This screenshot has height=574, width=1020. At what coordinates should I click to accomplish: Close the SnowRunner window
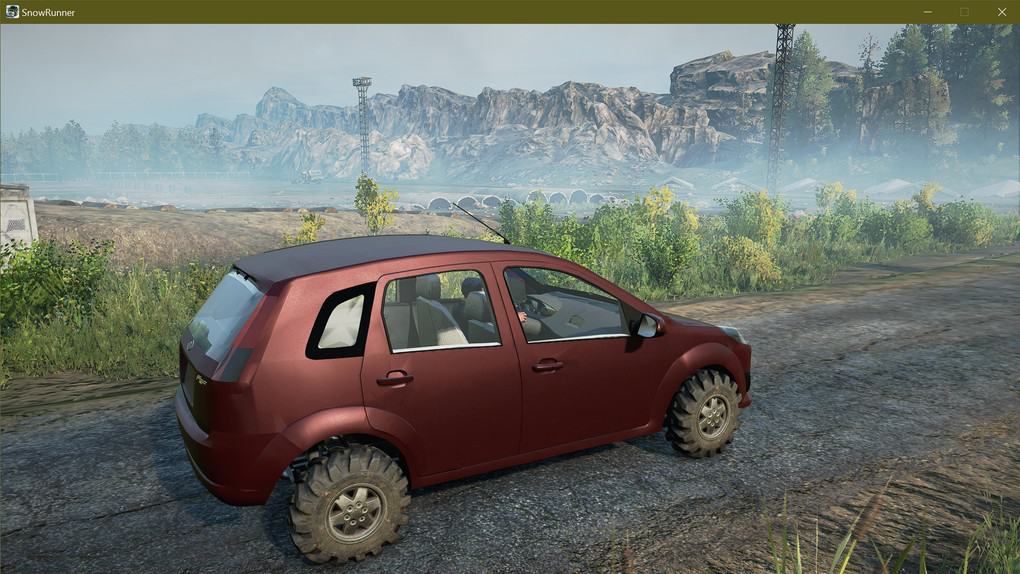click(x=1002, y=12)
